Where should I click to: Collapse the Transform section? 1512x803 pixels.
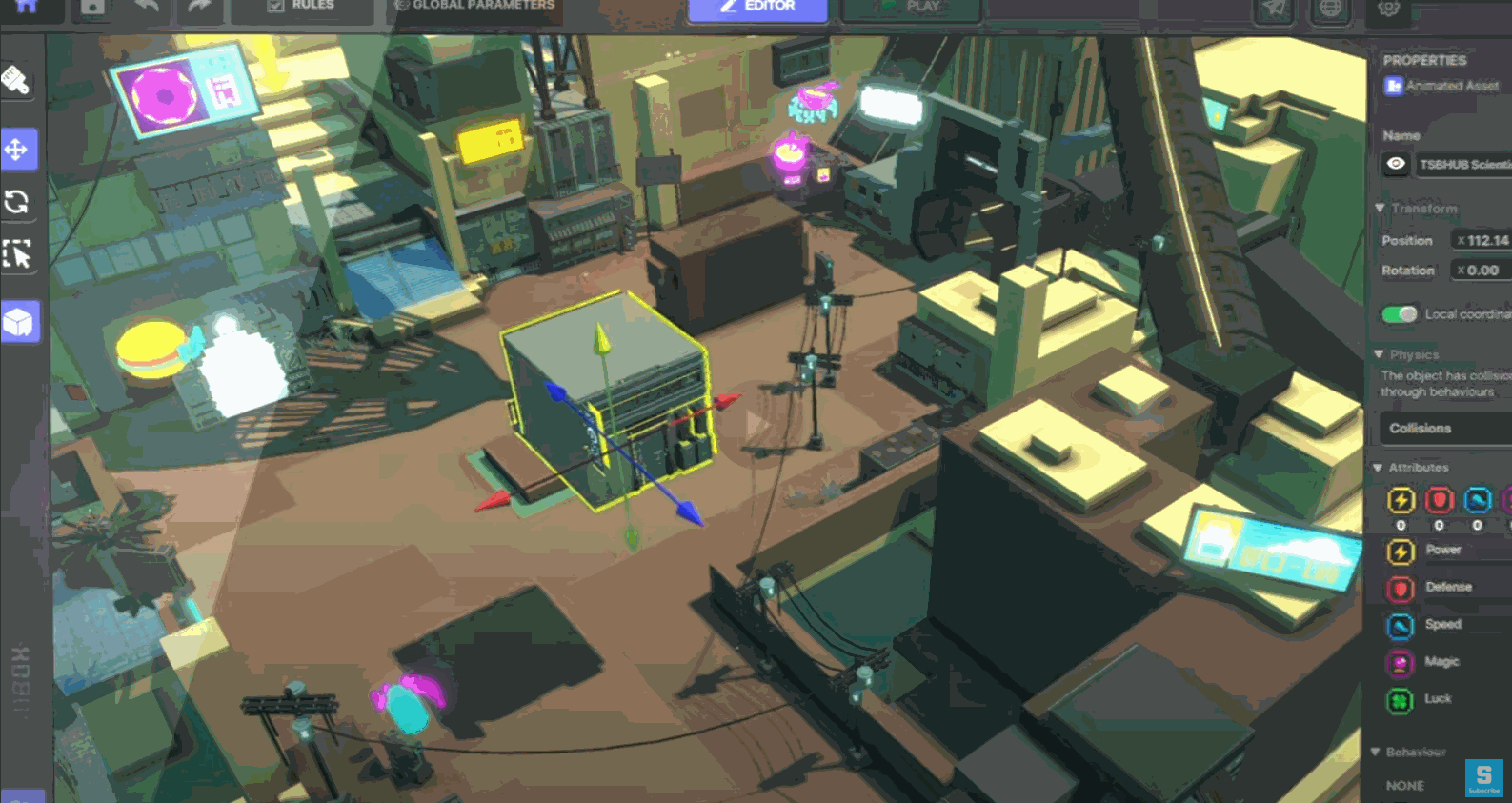pyautogui.click(x=1378, y=208)
